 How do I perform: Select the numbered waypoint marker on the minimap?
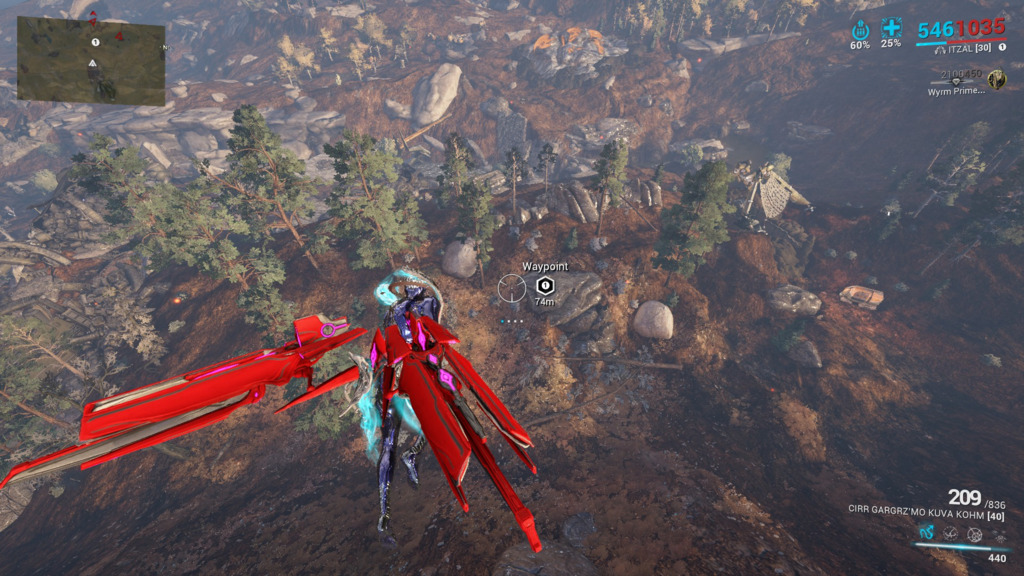[95, 42]
